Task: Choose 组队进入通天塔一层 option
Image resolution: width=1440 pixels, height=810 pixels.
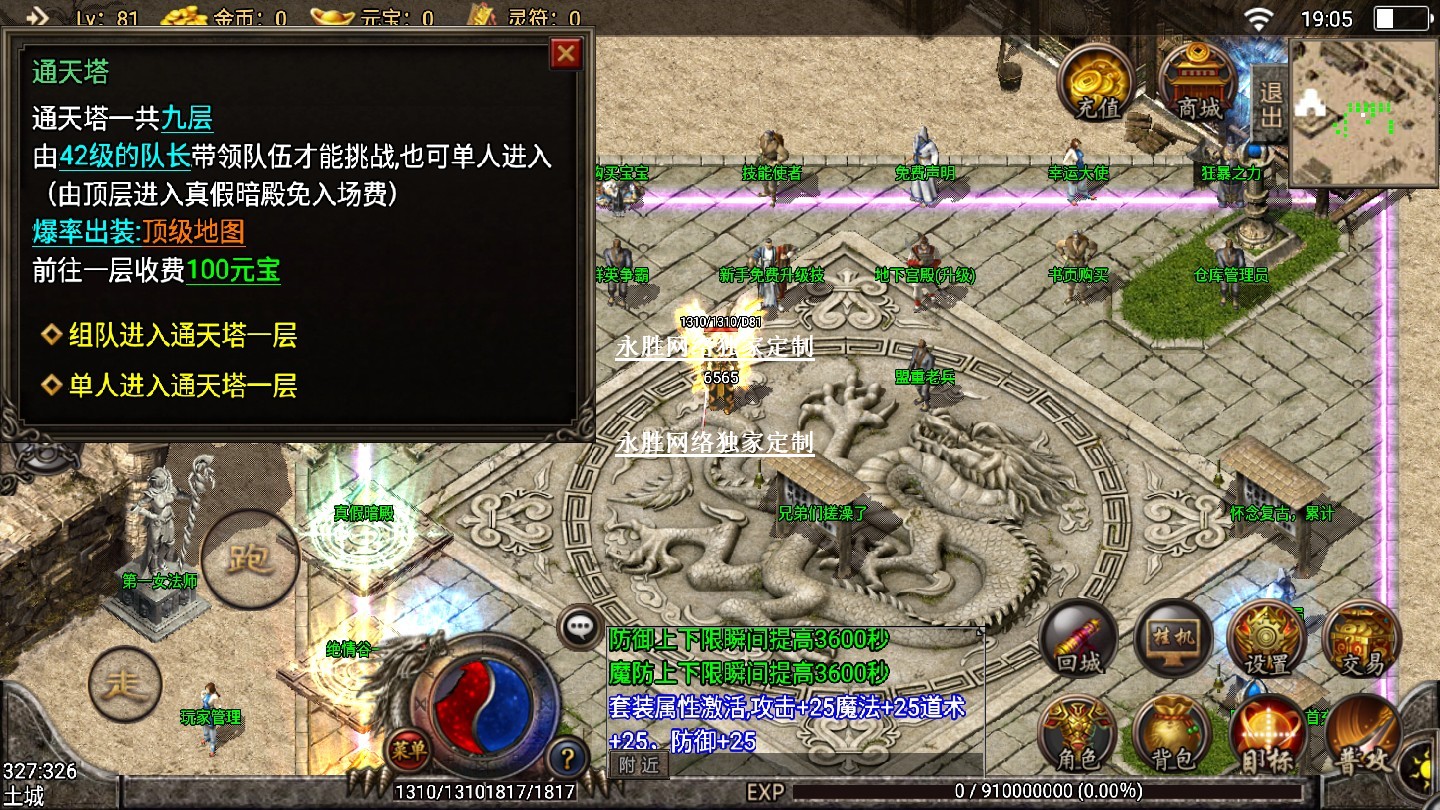Action: 182,335
